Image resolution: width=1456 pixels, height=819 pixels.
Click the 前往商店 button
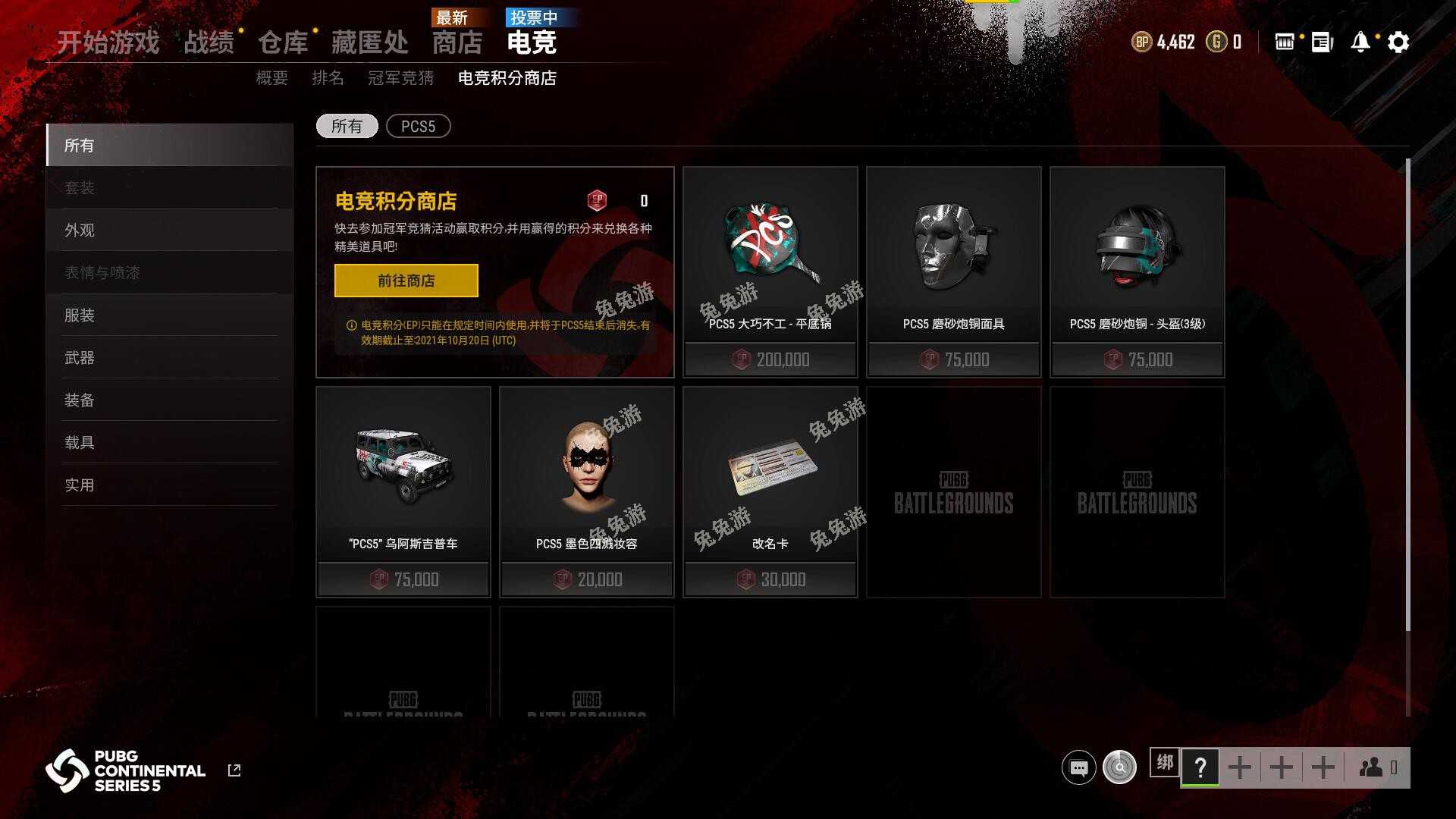pyautogui.click(x=406, y=281)
